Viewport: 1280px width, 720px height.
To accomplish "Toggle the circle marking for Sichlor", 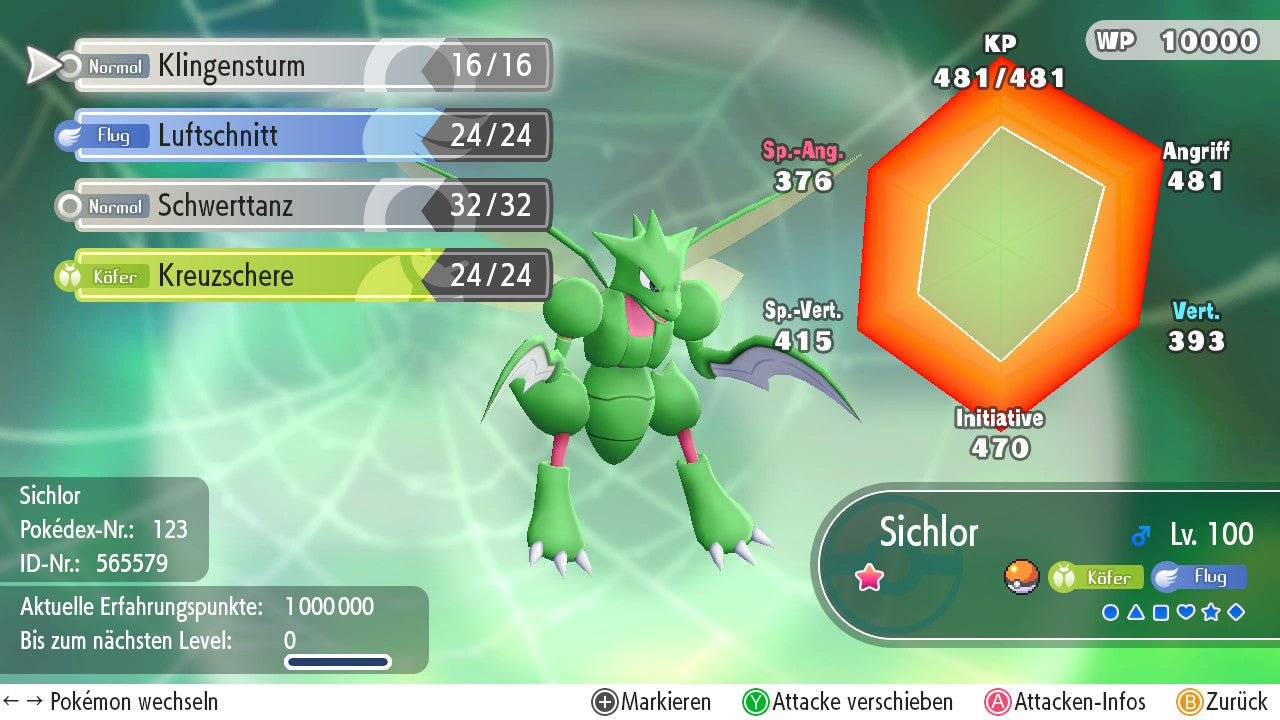I will point(1109,612).
